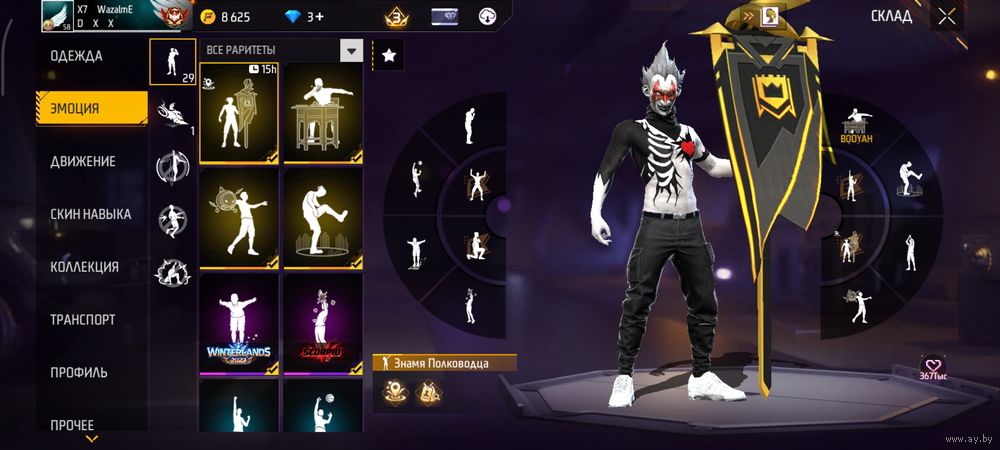Expand the Все раритеты dropdown
The height and width of the screenshot is (450, 1000).
[351, 50]
